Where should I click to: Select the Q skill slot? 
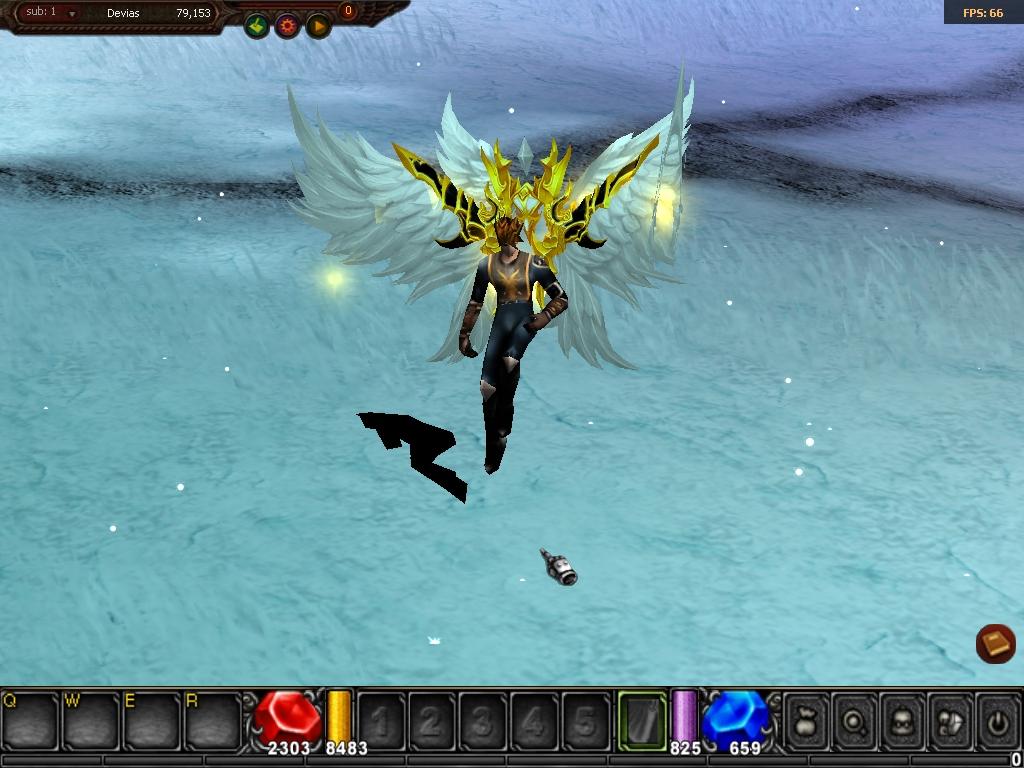[x=30, y=720]
